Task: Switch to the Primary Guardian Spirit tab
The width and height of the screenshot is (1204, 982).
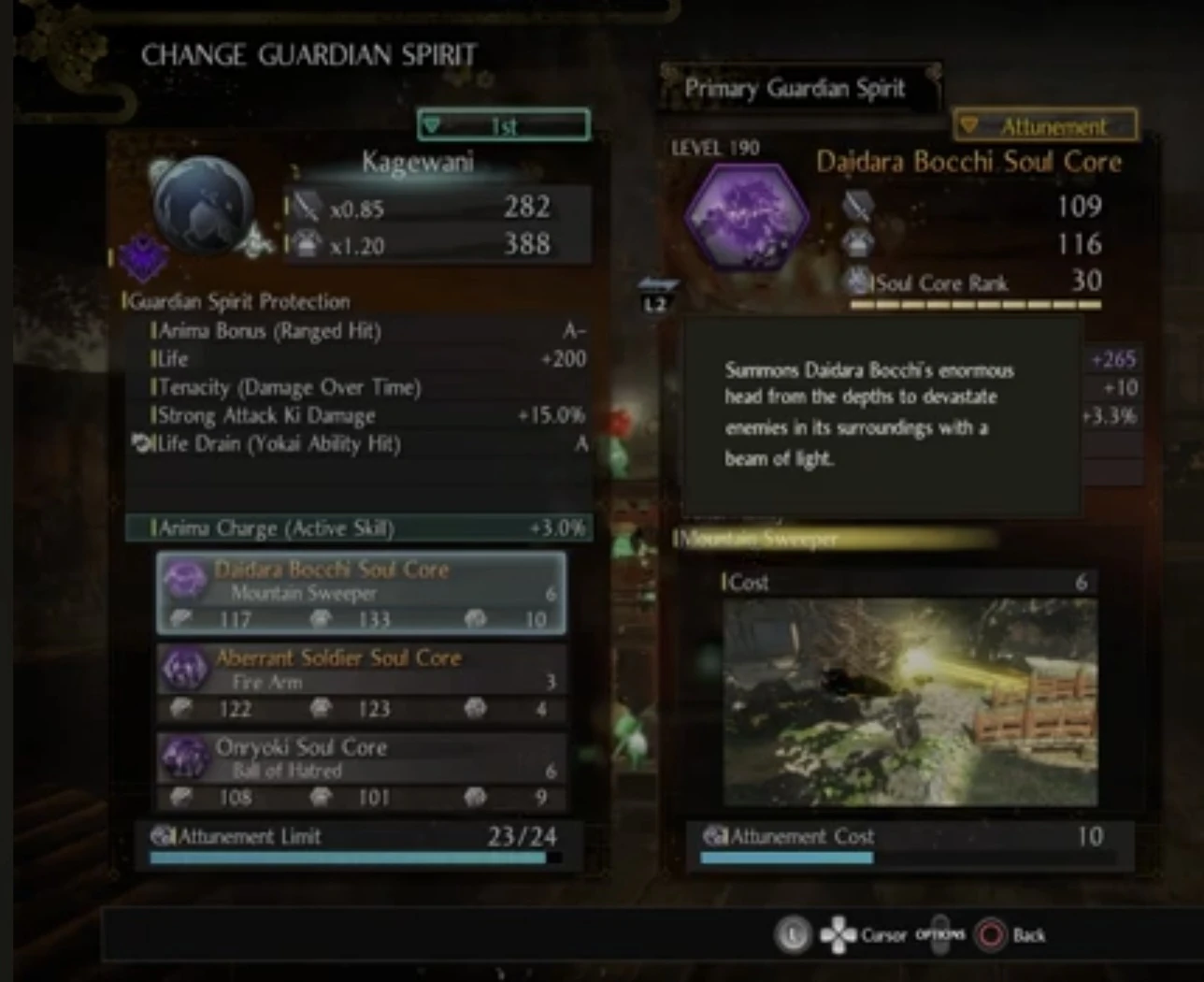Action: (795, 88)
